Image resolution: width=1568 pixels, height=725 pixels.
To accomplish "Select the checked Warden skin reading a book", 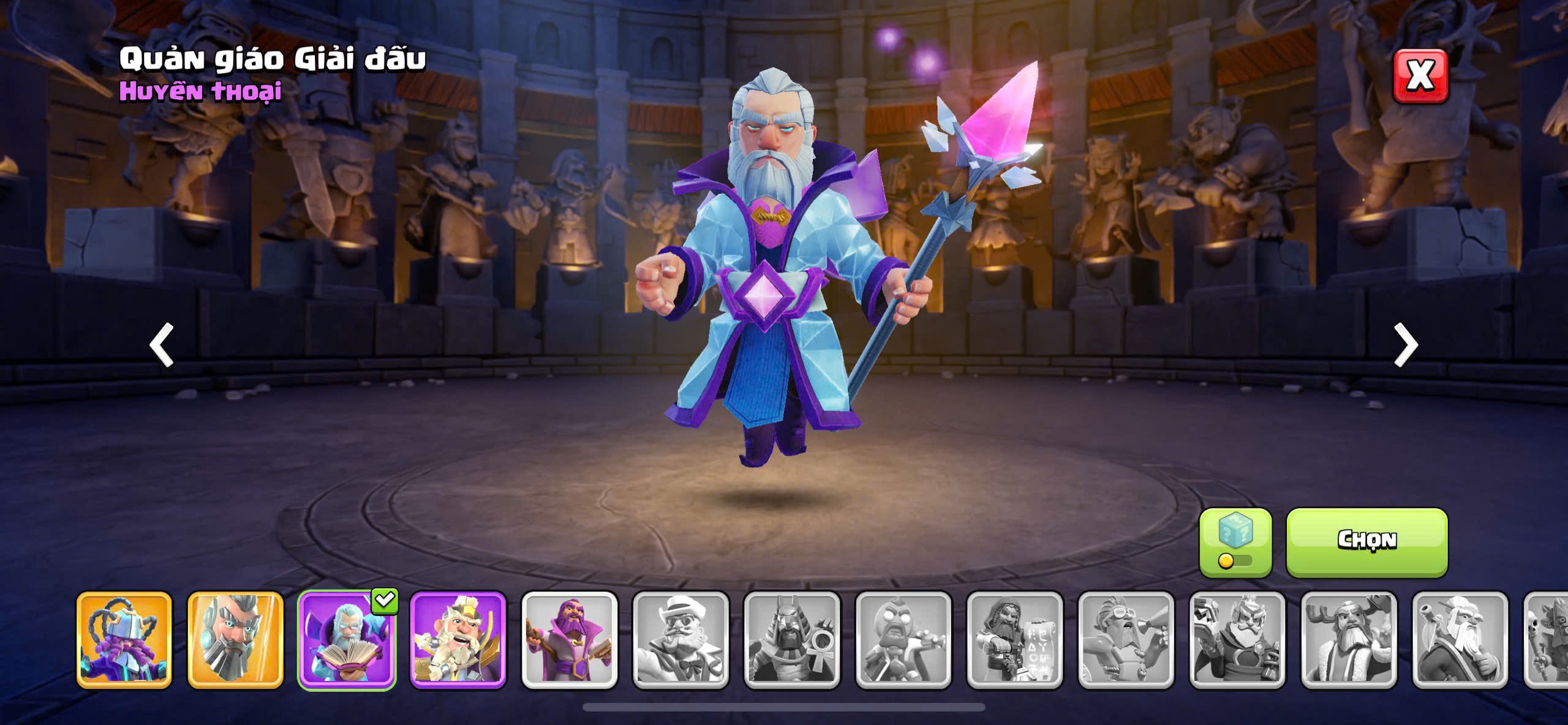I will [347, 640].
